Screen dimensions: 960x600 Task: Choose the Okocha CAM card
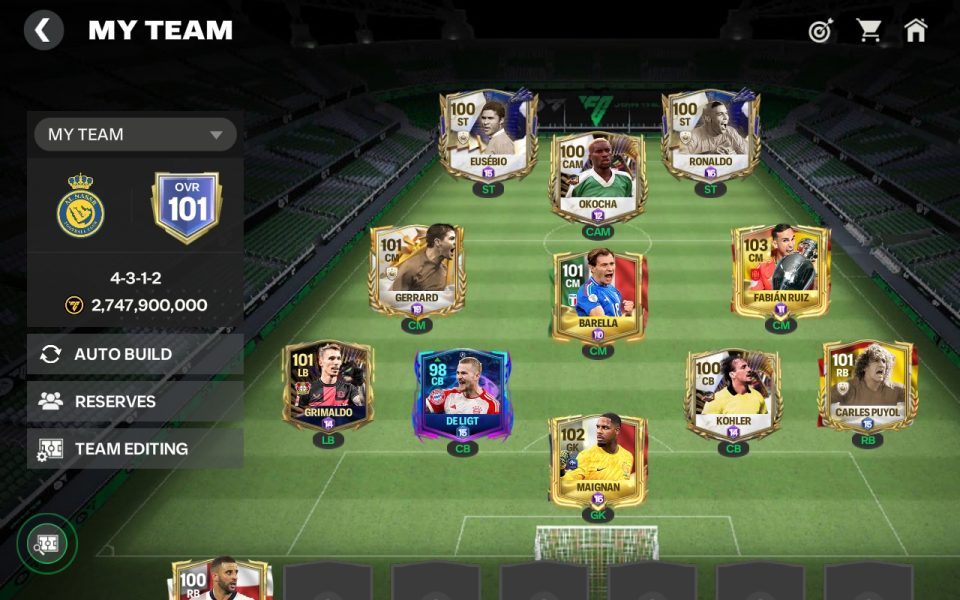598,178
